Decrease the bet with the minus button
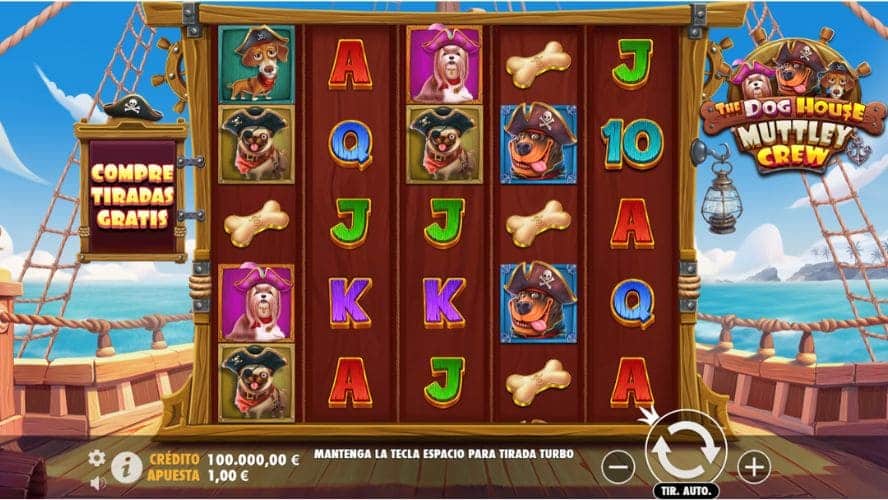888x500 pixels. click(620, 465)
